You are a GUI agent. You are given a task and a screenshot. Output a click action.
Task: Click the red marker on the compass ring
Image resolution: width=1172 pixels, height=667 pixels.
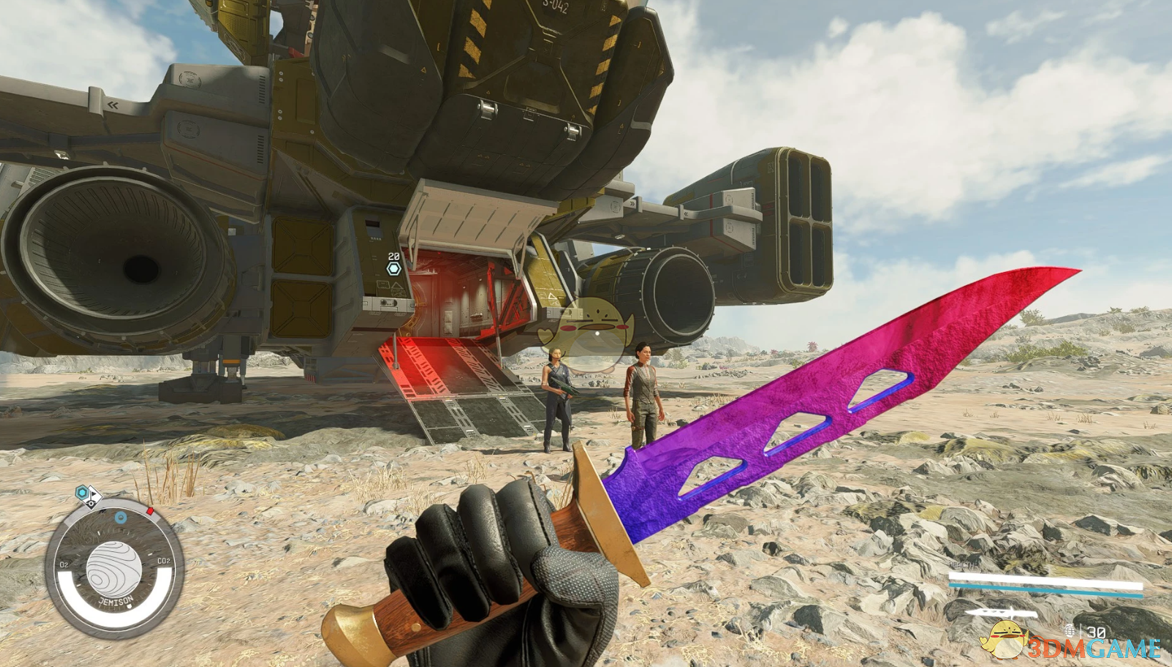(x=151, y=511)
